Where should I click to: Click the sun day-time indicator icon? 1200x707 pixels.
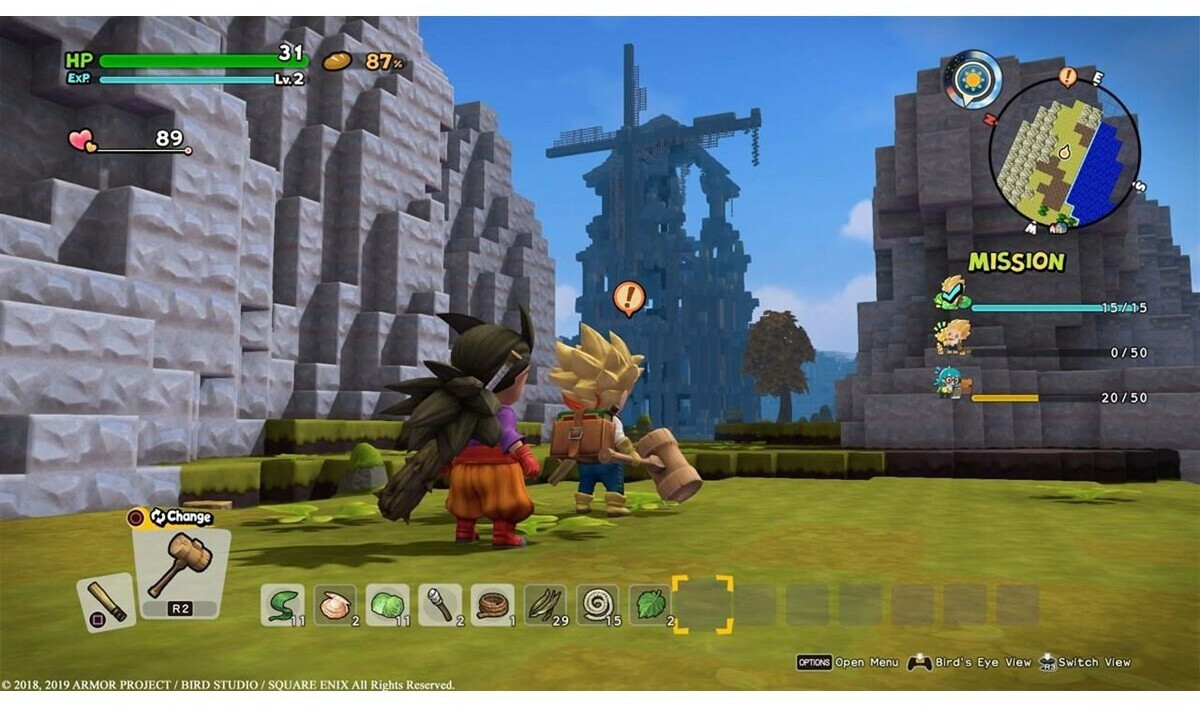971,78
